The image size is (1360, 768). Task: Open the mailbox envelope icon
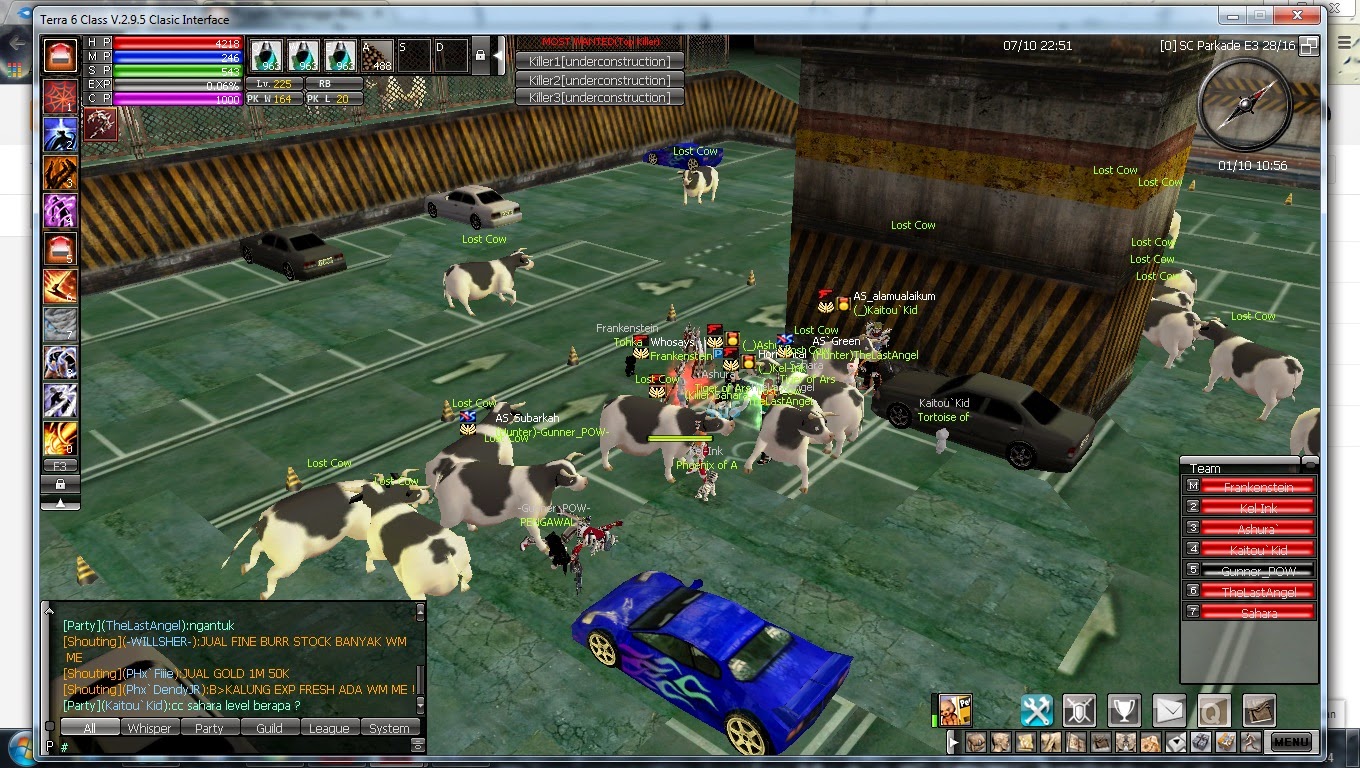click(x=1169, y=711)
